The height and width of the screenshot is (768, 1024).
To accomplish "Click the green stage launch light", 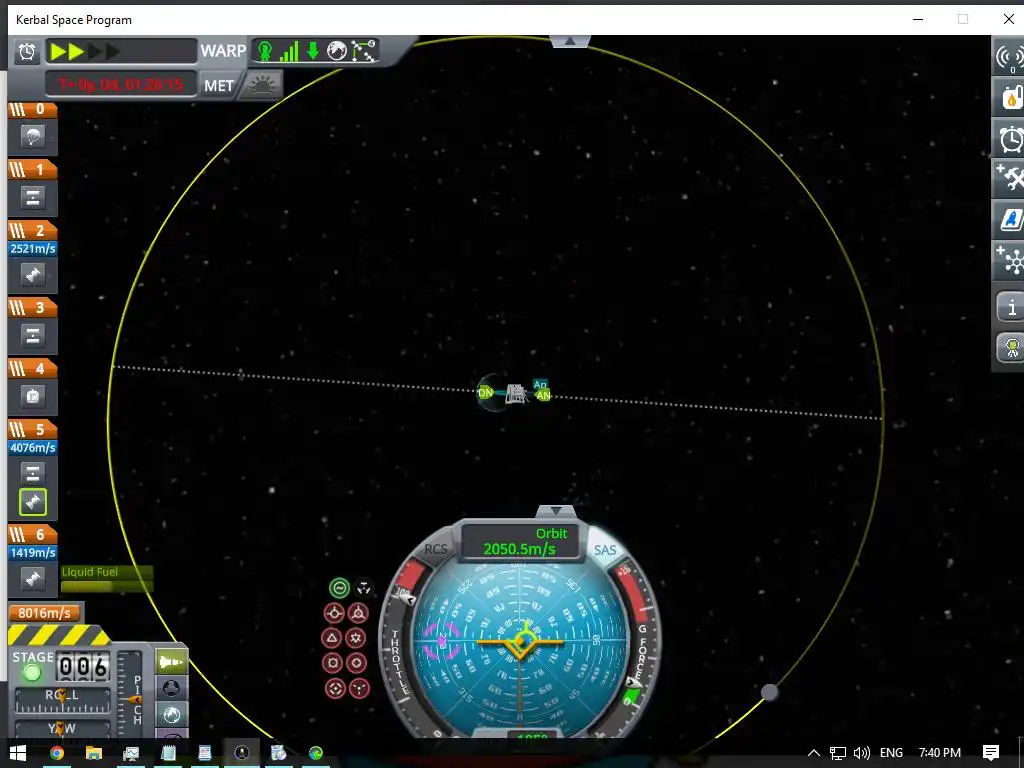I will (32, 673).
